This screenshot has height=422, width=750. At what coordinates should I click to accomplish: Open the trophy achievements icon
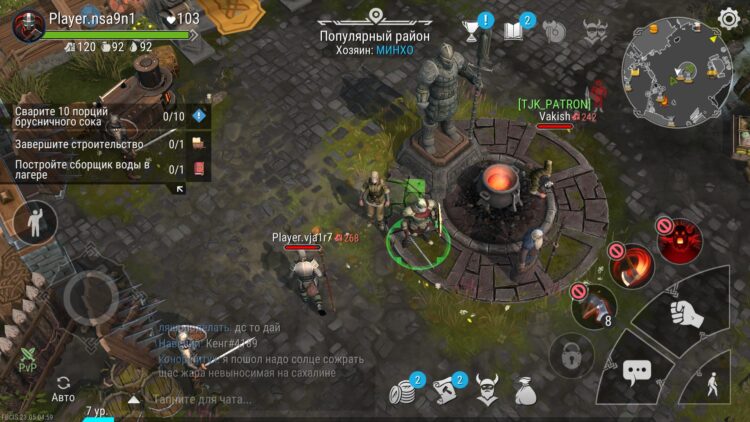pos(472,31)
